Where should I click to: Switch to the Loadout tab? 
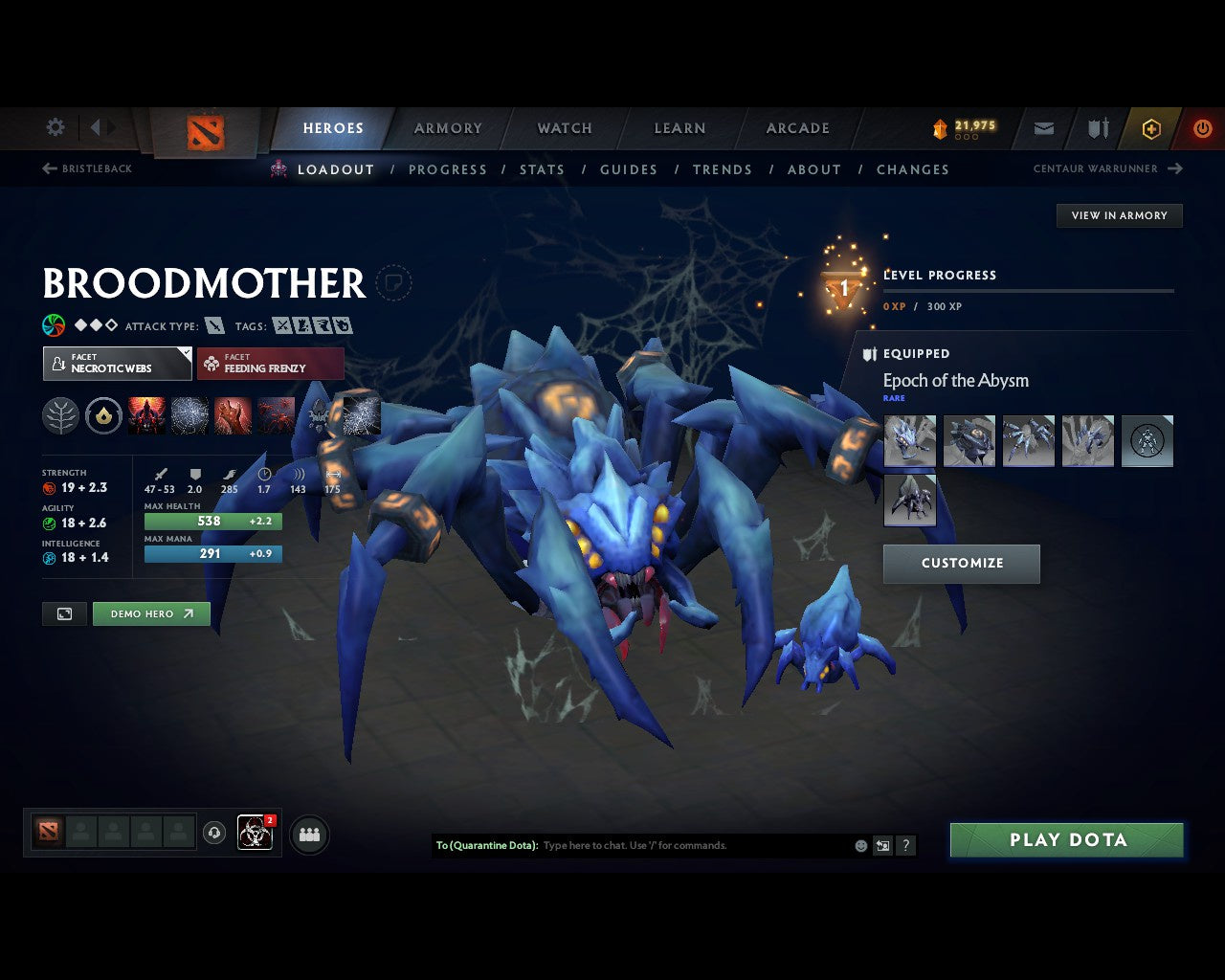click(336, 169)
